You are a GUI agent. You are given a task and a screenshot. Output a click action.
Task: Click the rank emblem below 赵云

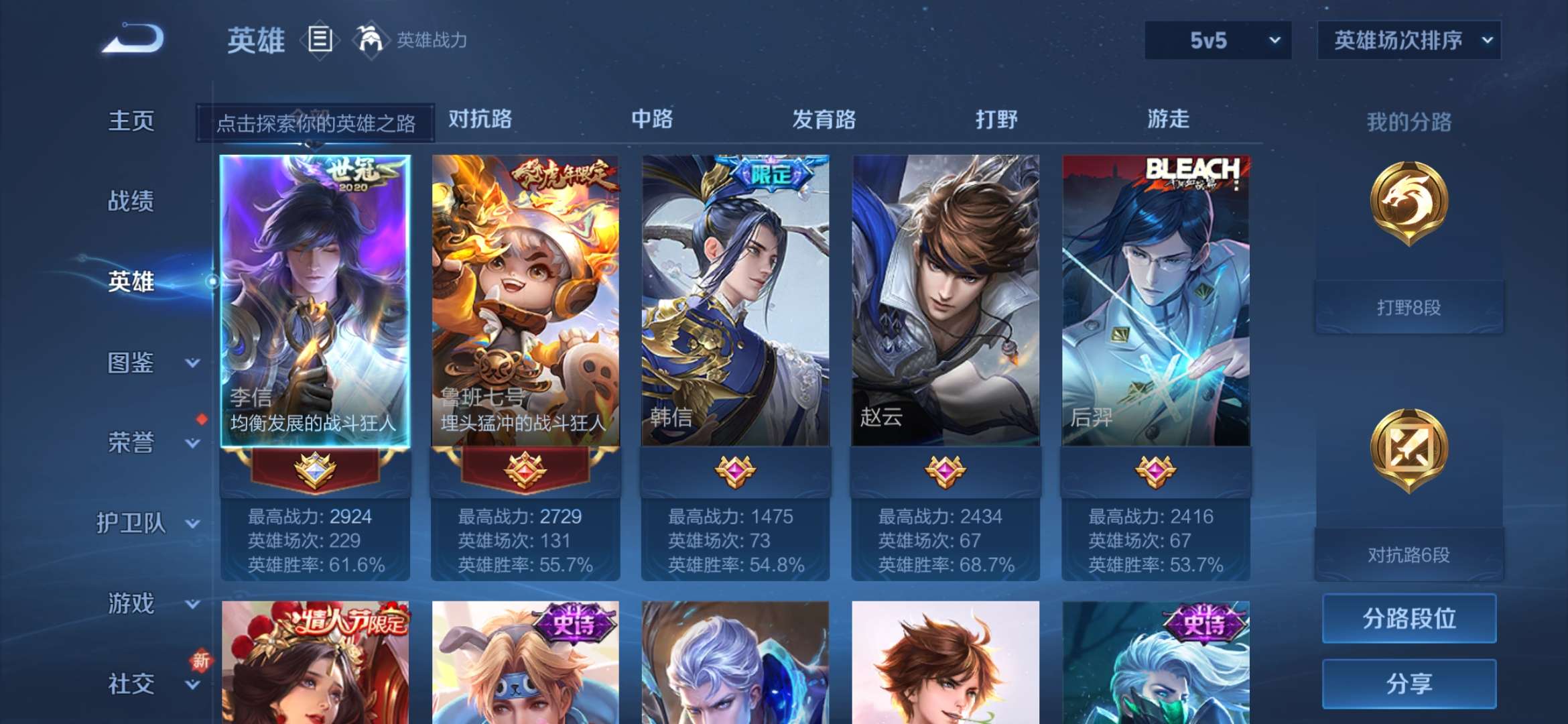[945, 472]
